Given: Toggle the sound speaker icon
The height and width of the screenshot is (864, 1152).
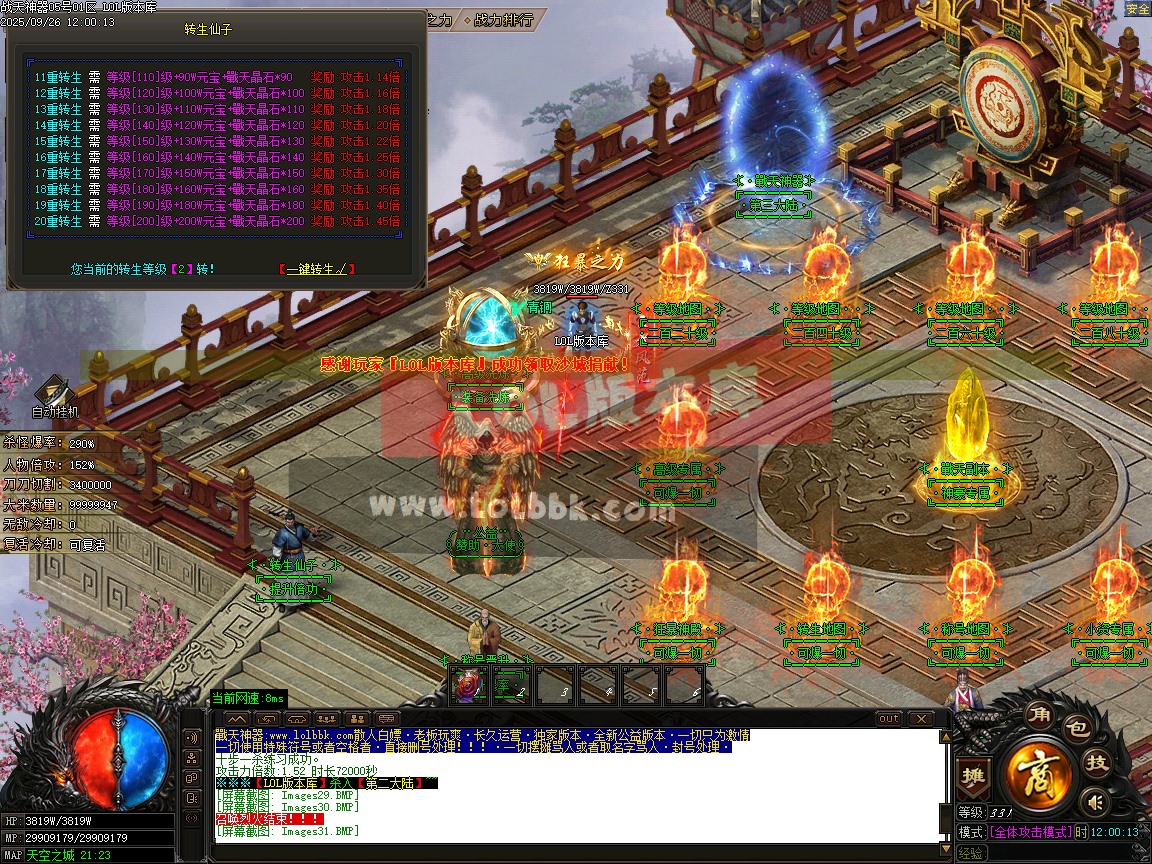Looking at the screenshot, I should [x=1097, y=801].
